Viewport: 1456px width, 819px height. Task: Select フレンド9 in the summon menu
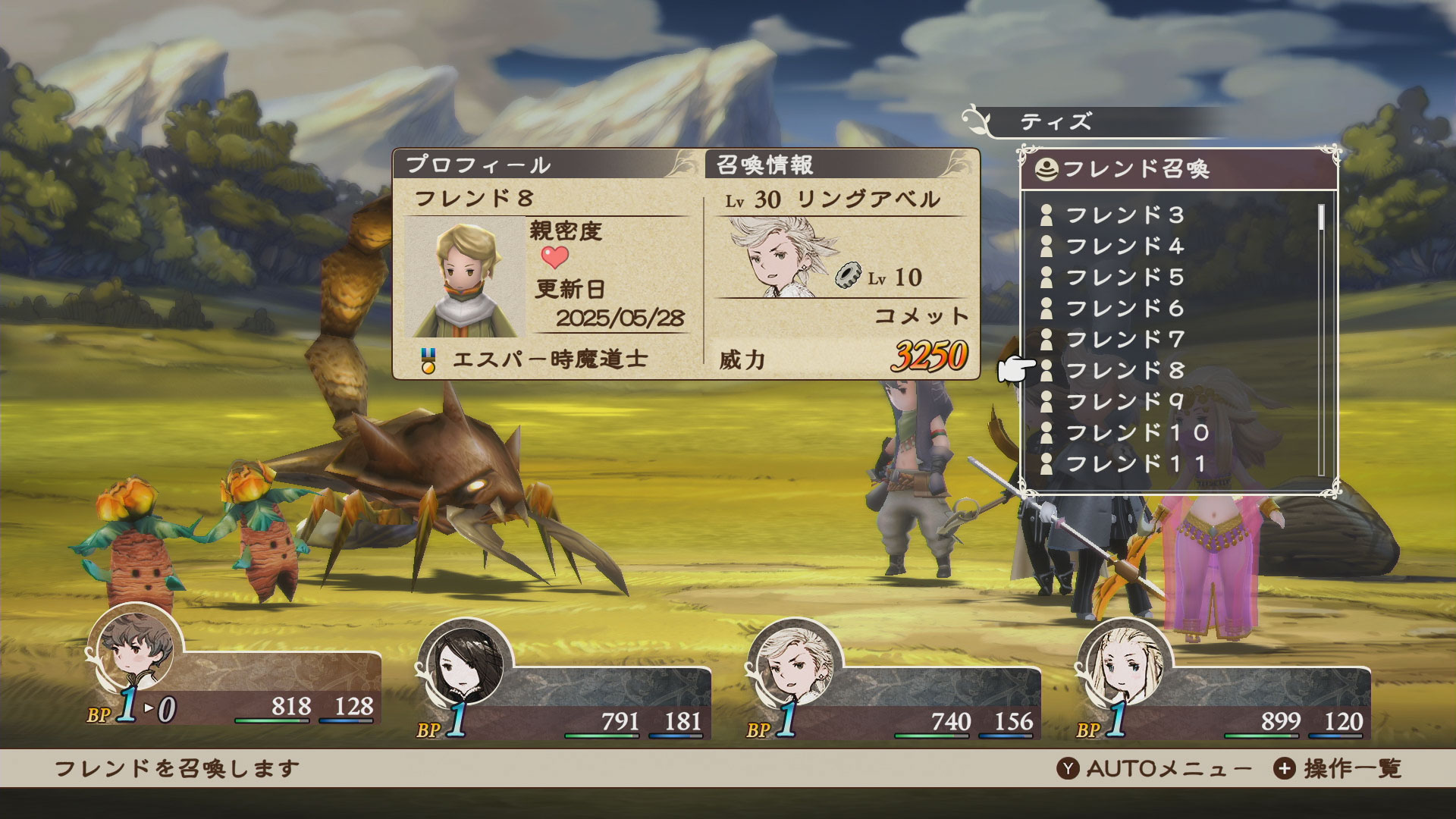(x=1125, y=402)
